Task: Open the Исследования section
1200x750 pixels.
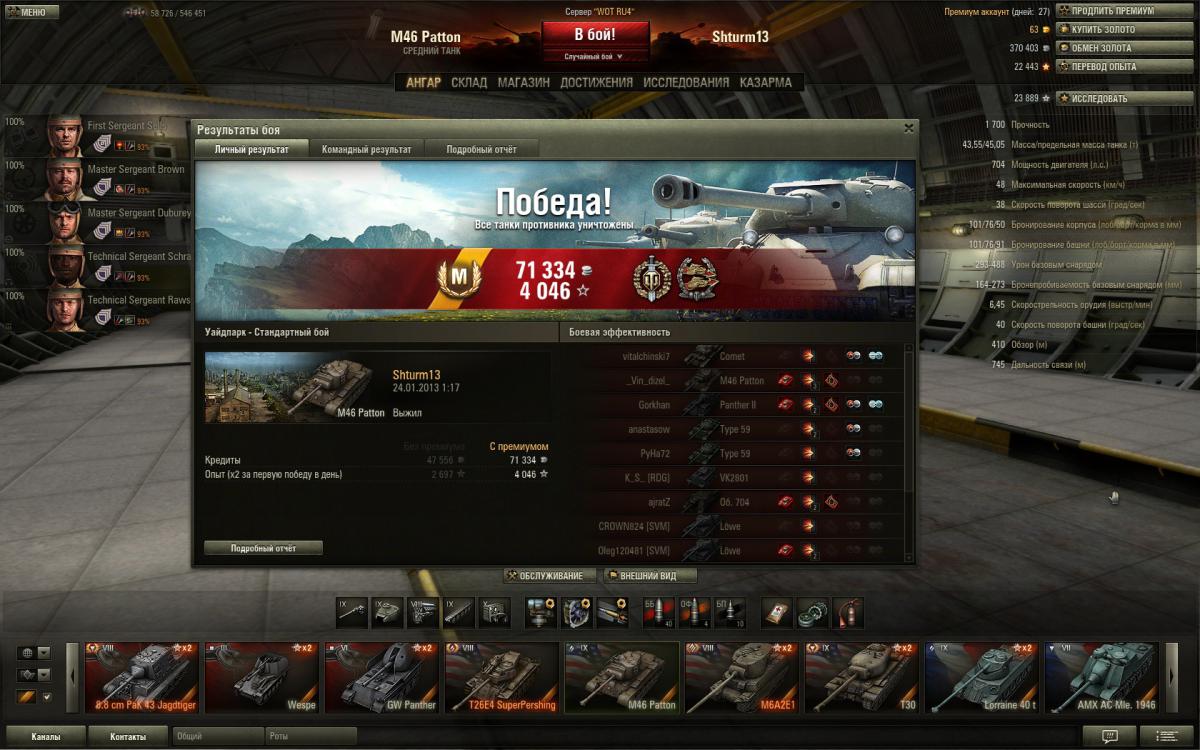Action: pyautogui.click(x=686, y=83)
